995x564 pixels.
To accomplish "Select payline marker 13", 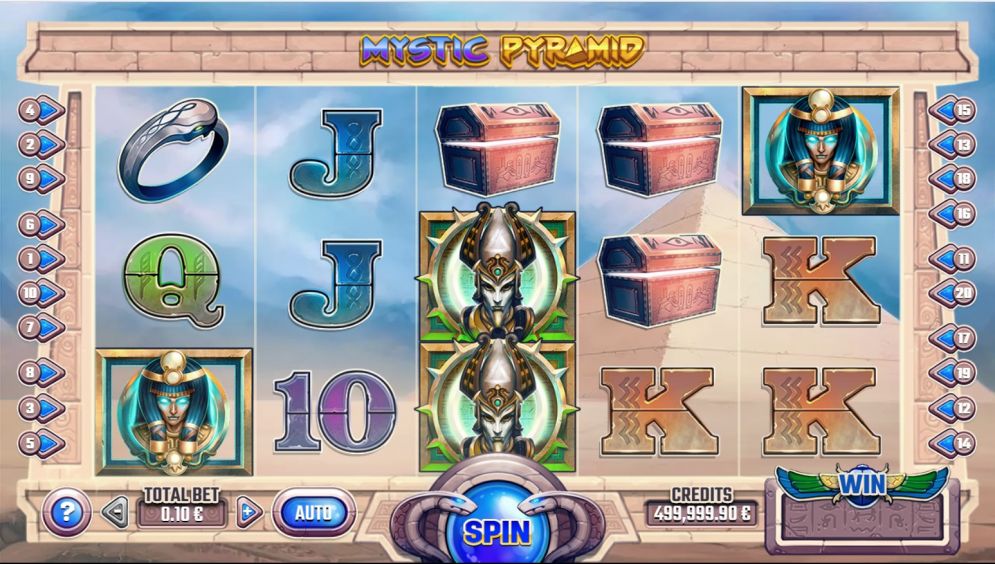I will coord(956,145).
